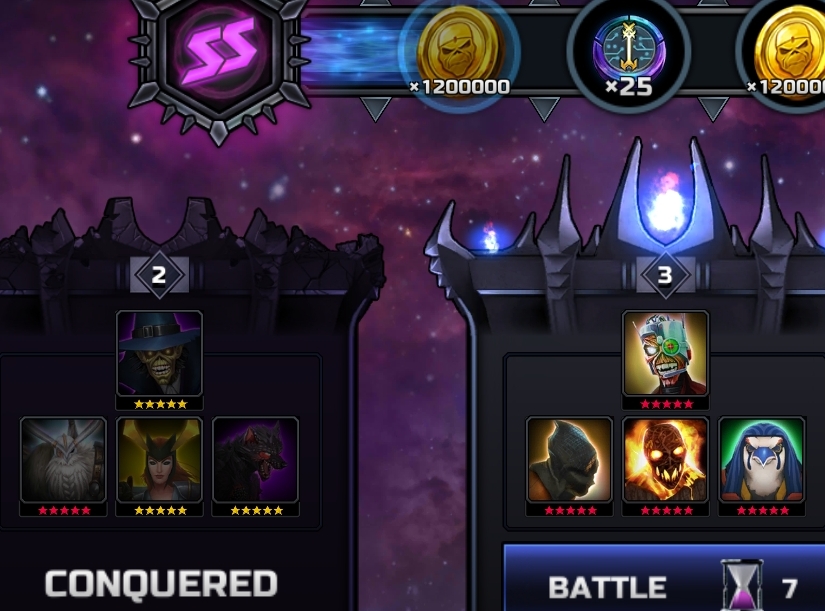Screen dimensions: 825x611
Task: Inspect the white-bearded warrior portrait
Action: point(63,460)
